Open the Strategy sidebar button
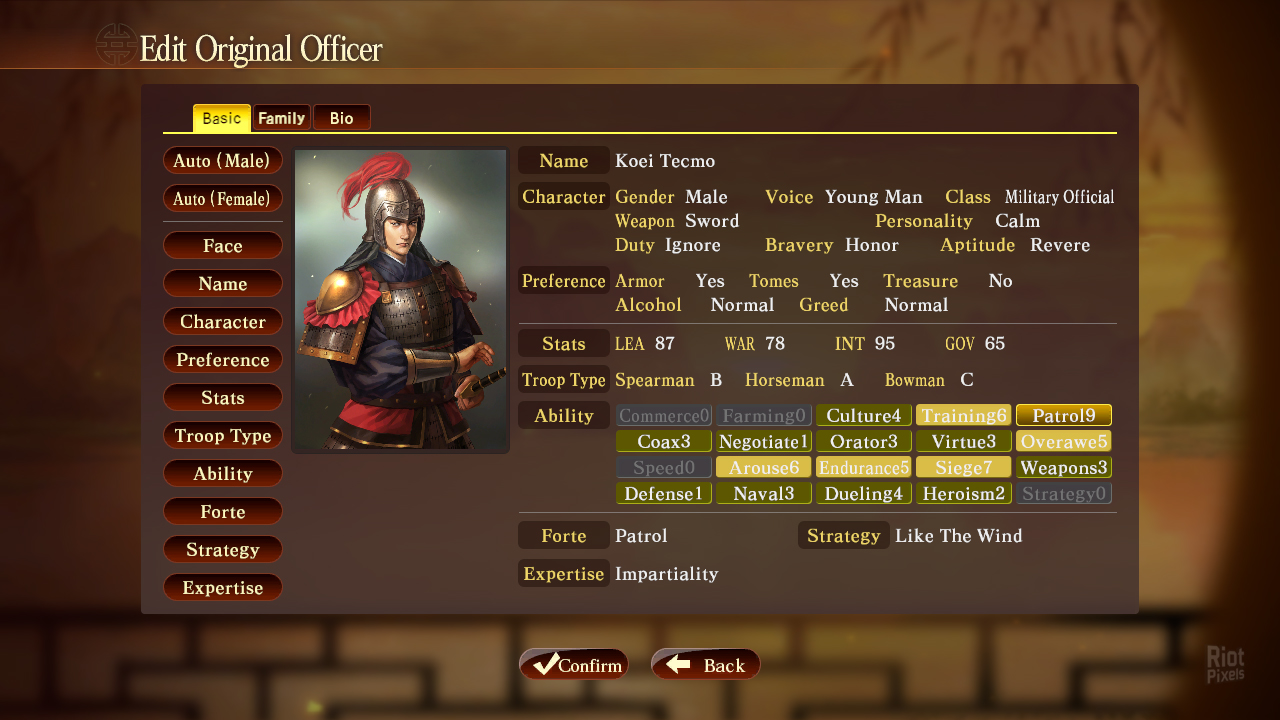This screenshot has height=720, width=1280. pyautogui.click(x=222, y=550)
